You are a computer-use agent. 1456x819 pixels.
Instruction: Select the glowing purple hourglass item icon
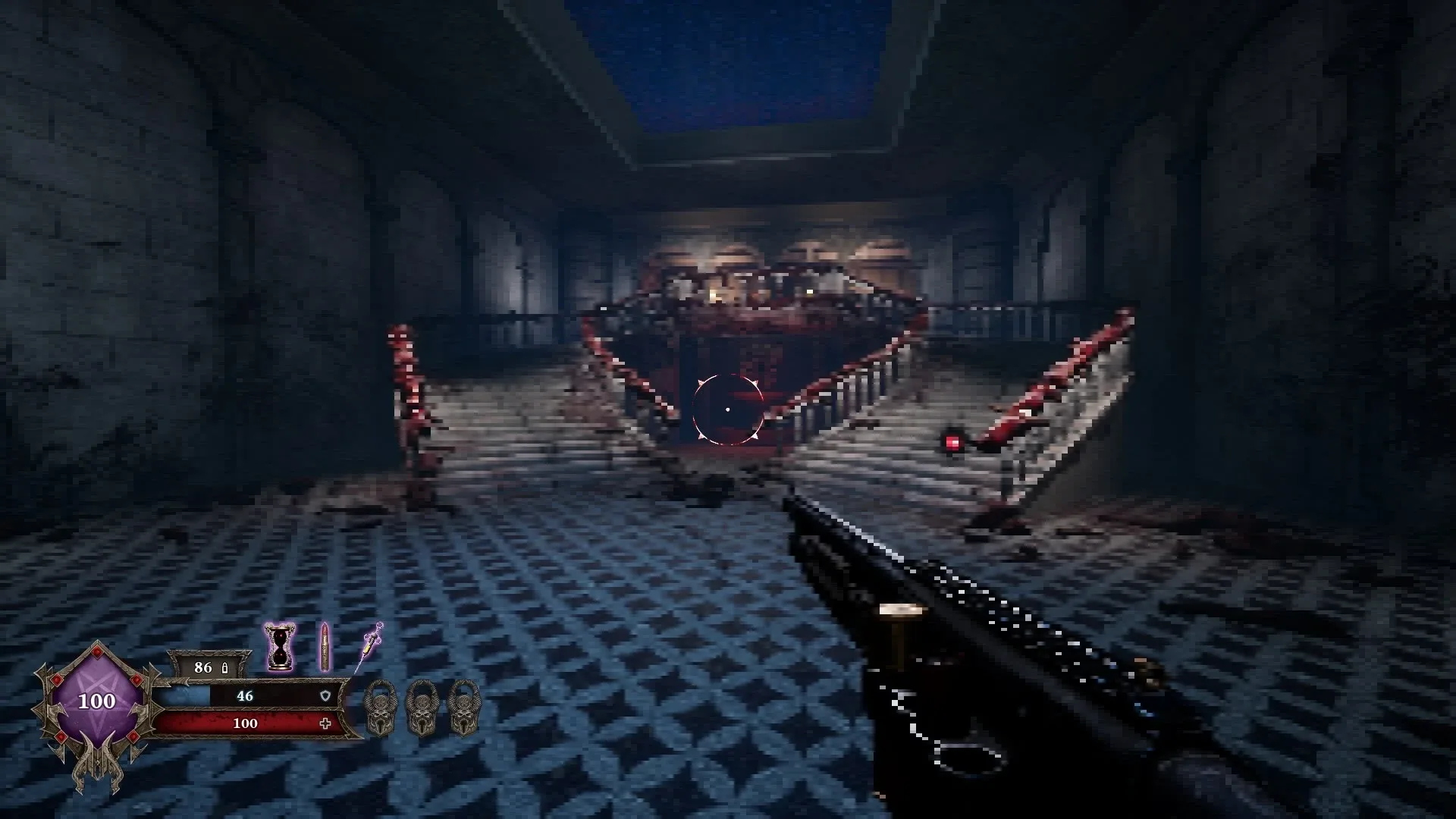pyautogui.click(x=278, y=646)
